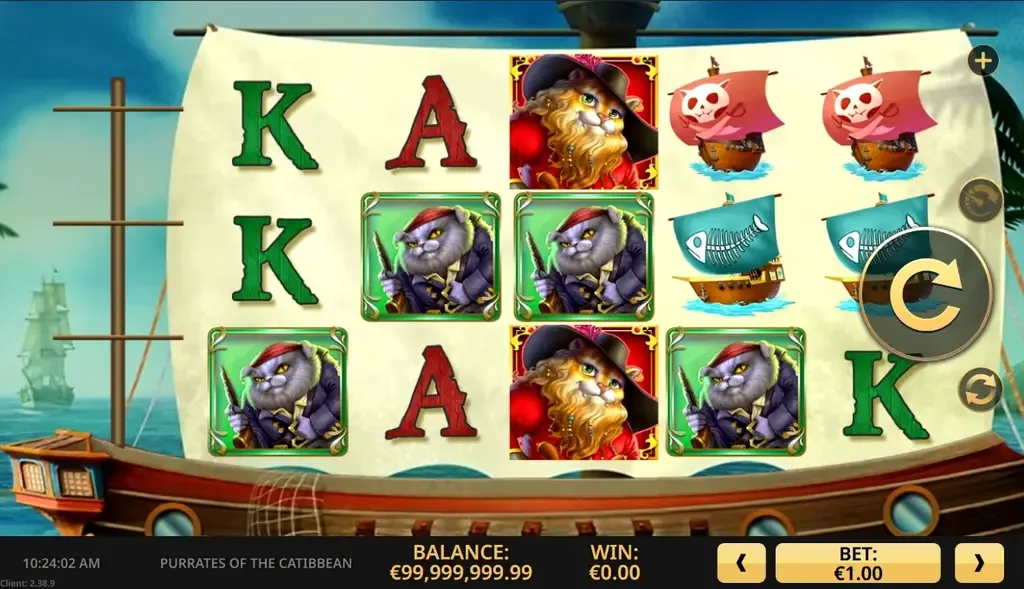Click the small faded button above the spin button
This screenshot has width=1024, height=589.
coord(980,200)
